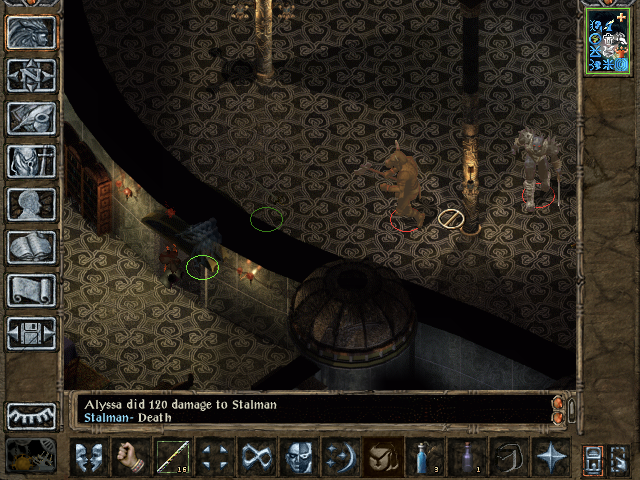
Task: Click the crescent and star spell button
Action: click(x=341, y=457)
